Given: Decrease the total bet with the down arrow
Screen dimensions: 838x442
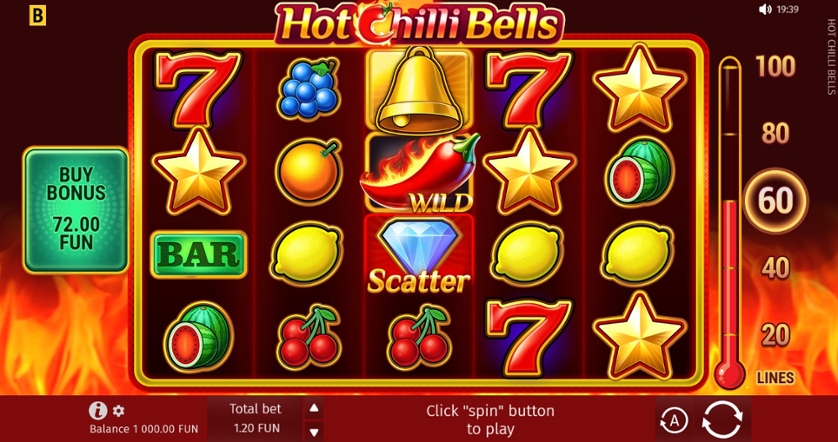Looking at the screenshot, I should click(x=314, y=430).
